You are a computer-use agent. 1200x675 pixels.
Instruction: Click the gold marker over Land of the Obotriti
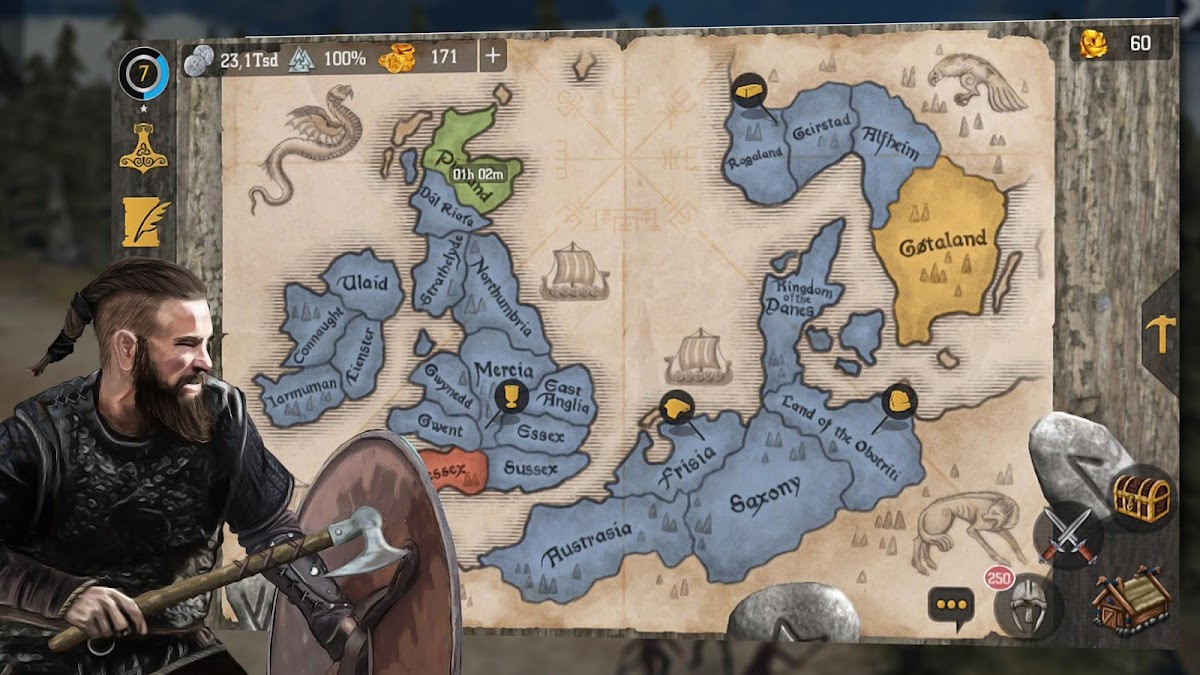899,401
